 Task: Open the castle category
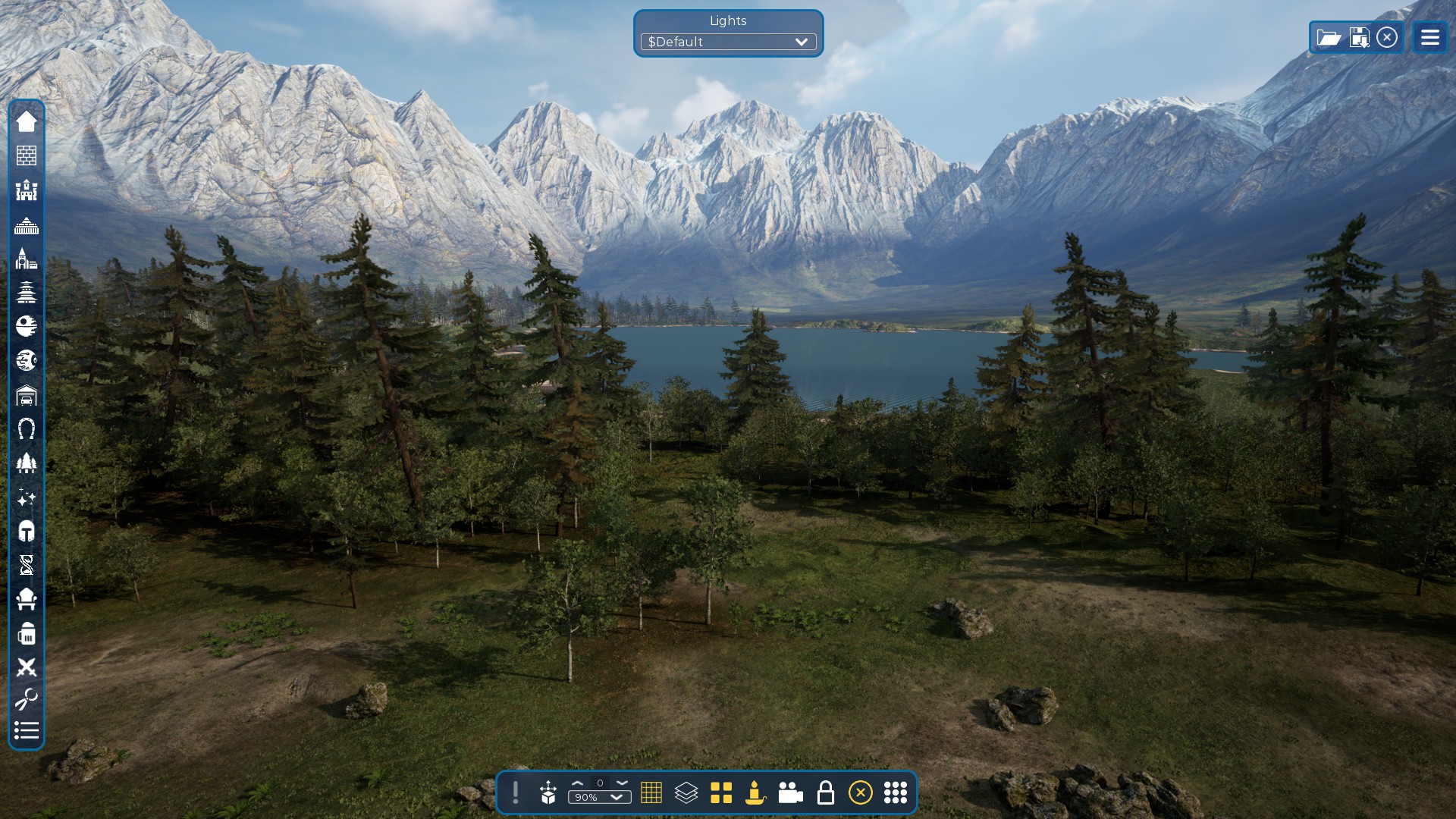(x=27, y=190)
